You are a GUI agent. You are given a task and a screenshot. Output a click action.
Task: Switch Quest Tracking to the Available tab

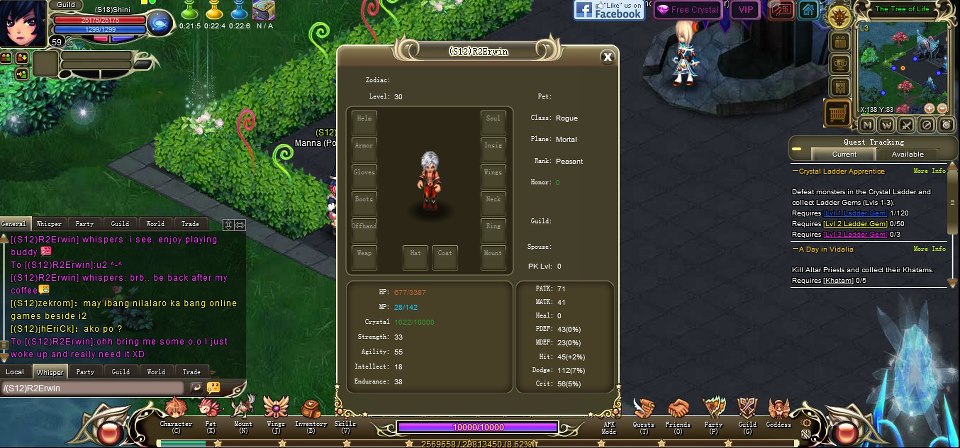(907, 154)
